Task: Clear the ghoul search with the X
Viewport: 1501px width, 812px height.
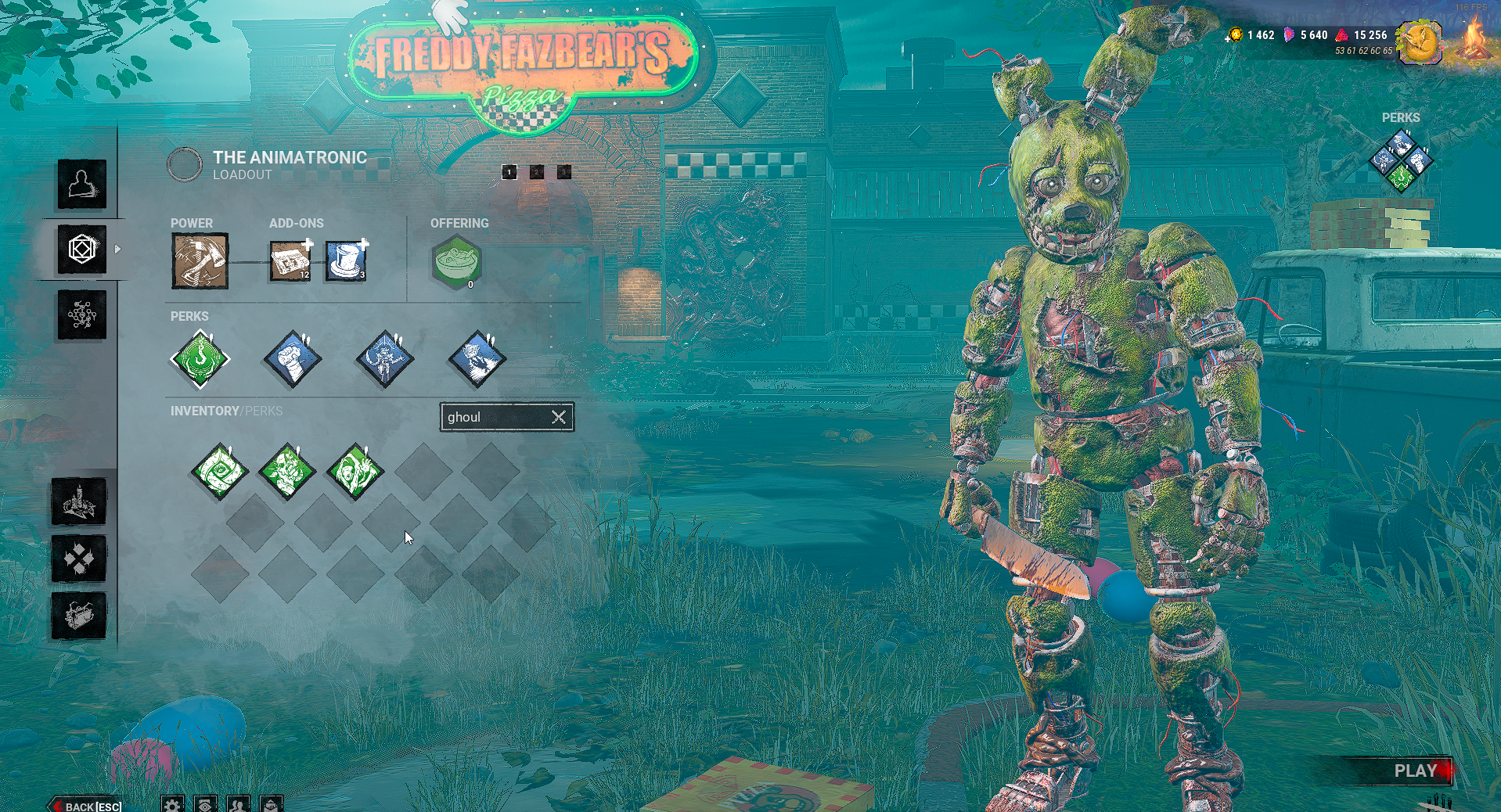Action: [559, 417]
